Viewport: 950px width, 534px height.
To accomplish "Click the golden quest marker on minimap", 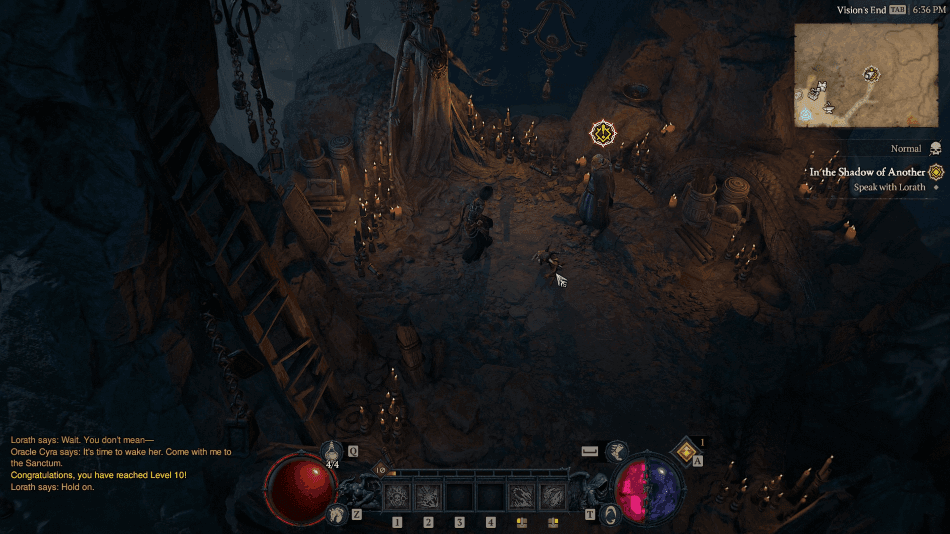I will click(x=872, y=73).
